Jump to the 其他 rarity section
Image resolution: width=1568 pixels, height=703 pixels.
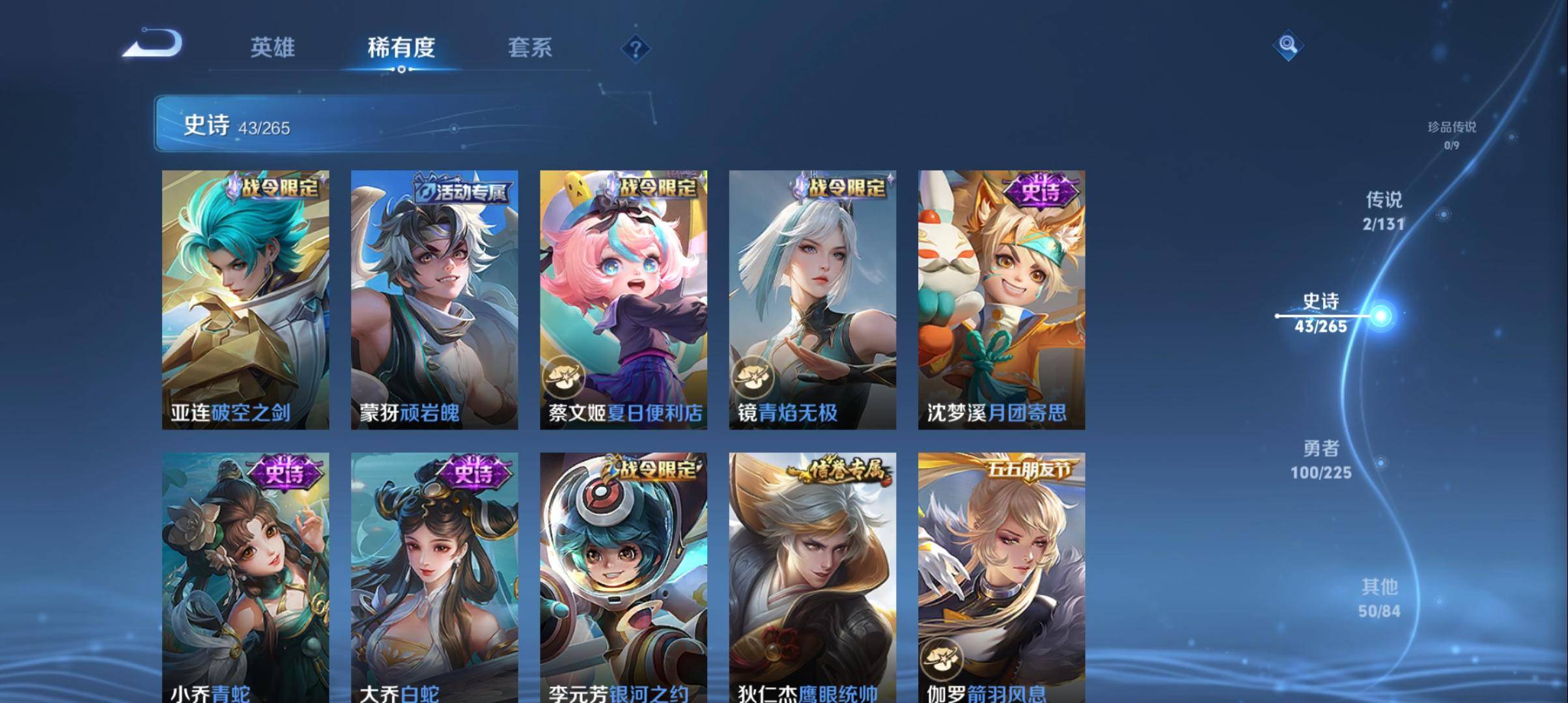1379,598
